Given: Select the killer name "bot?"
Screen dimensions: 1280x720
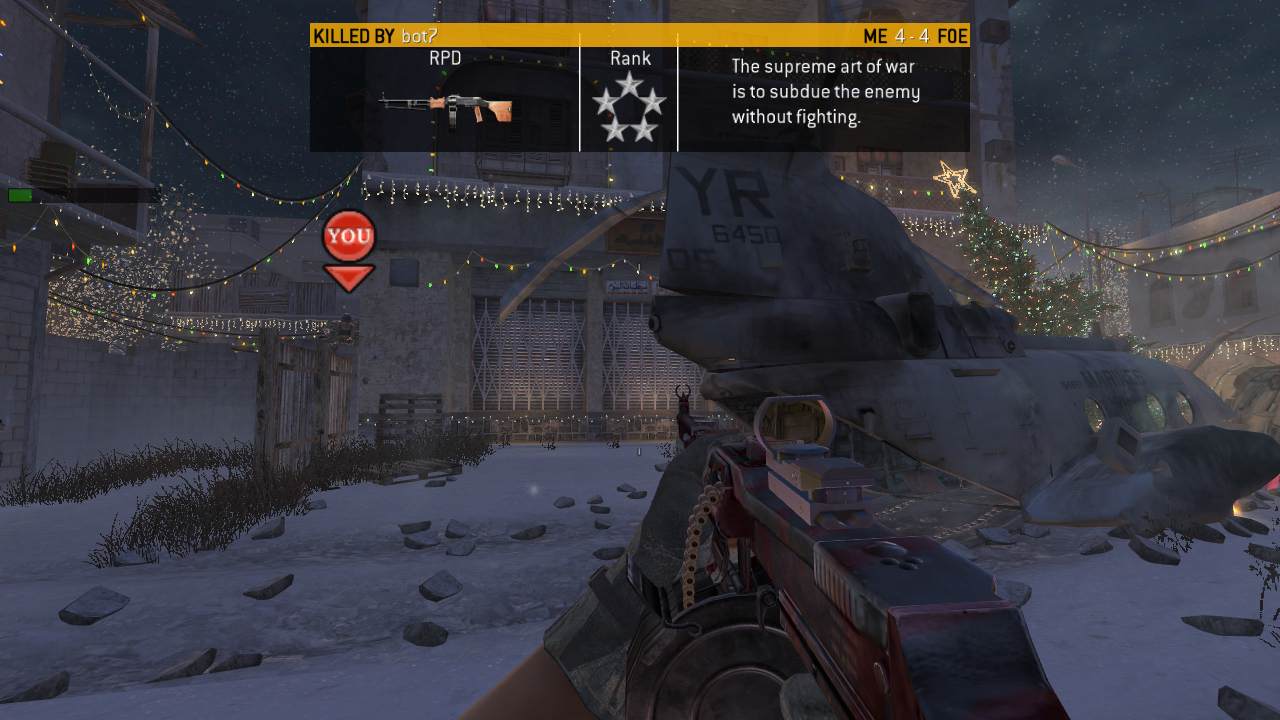Looking at the screenshot, I should [x=418, y=37].
